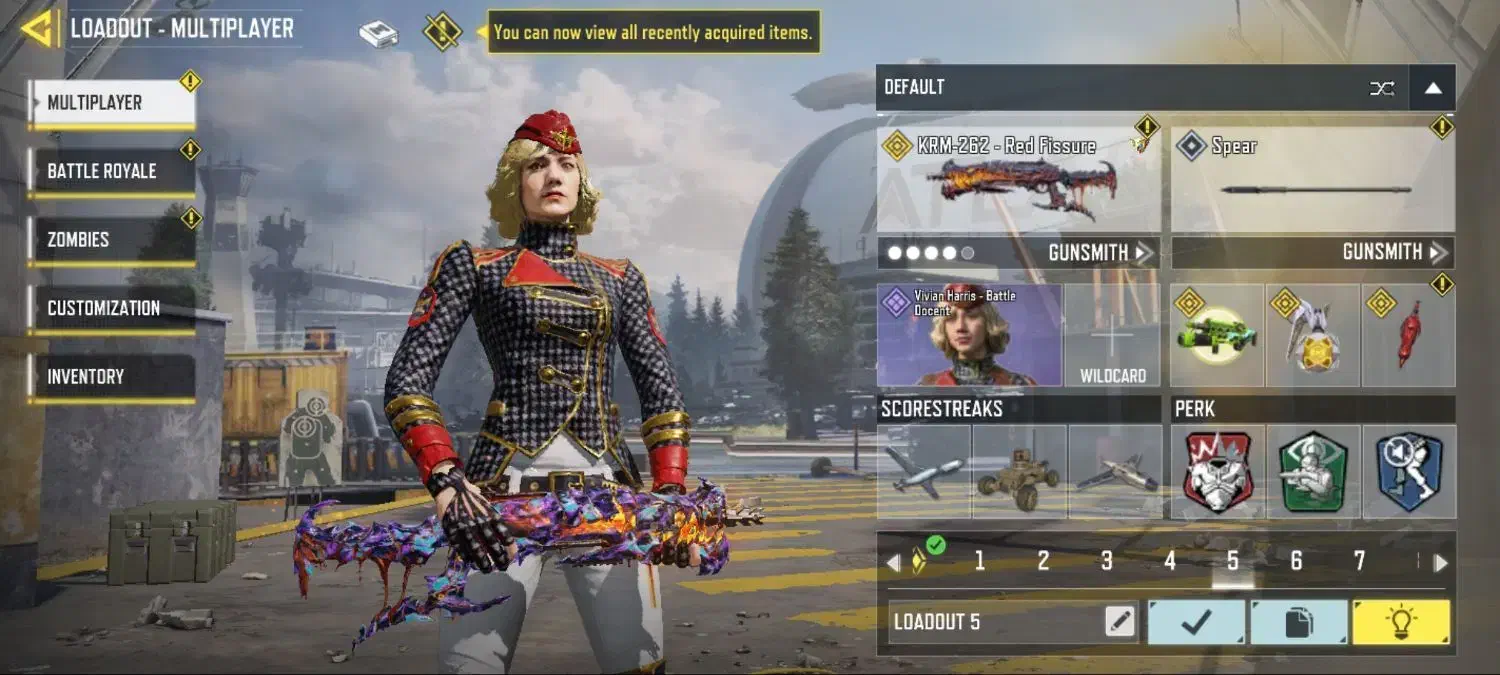Open Gunsmith for the Spear

1394,253
